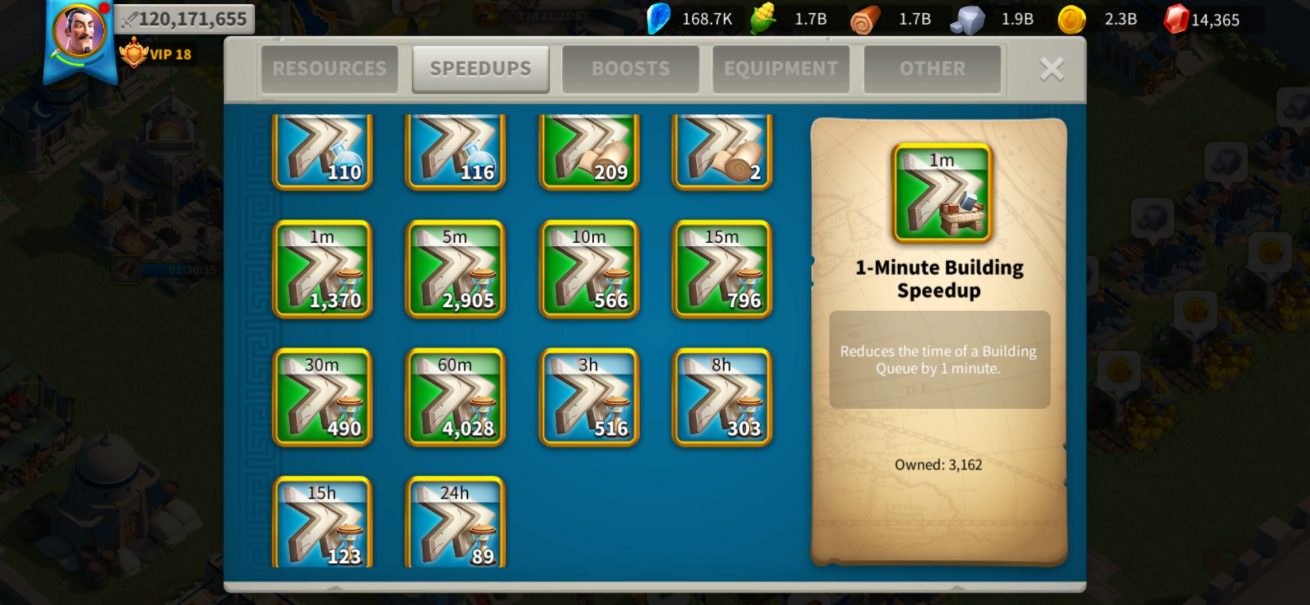Image resolution: width=1310 pixels, height=605 pixels.
Task: Open the Other tab
Action: pyautogui.click(x=932, y=69)
